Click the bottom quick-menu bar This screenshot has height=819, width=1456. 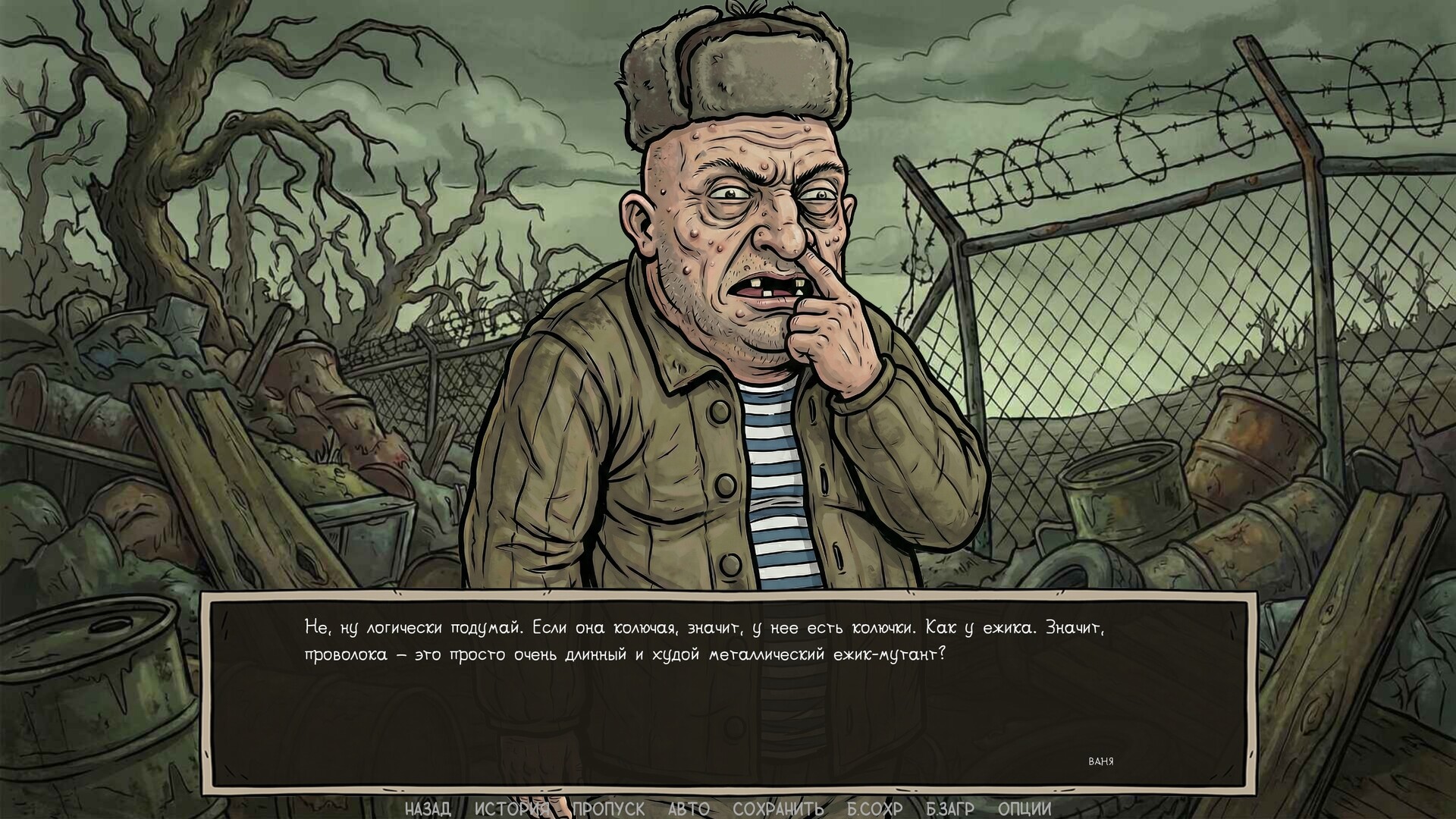coord(728,808)
